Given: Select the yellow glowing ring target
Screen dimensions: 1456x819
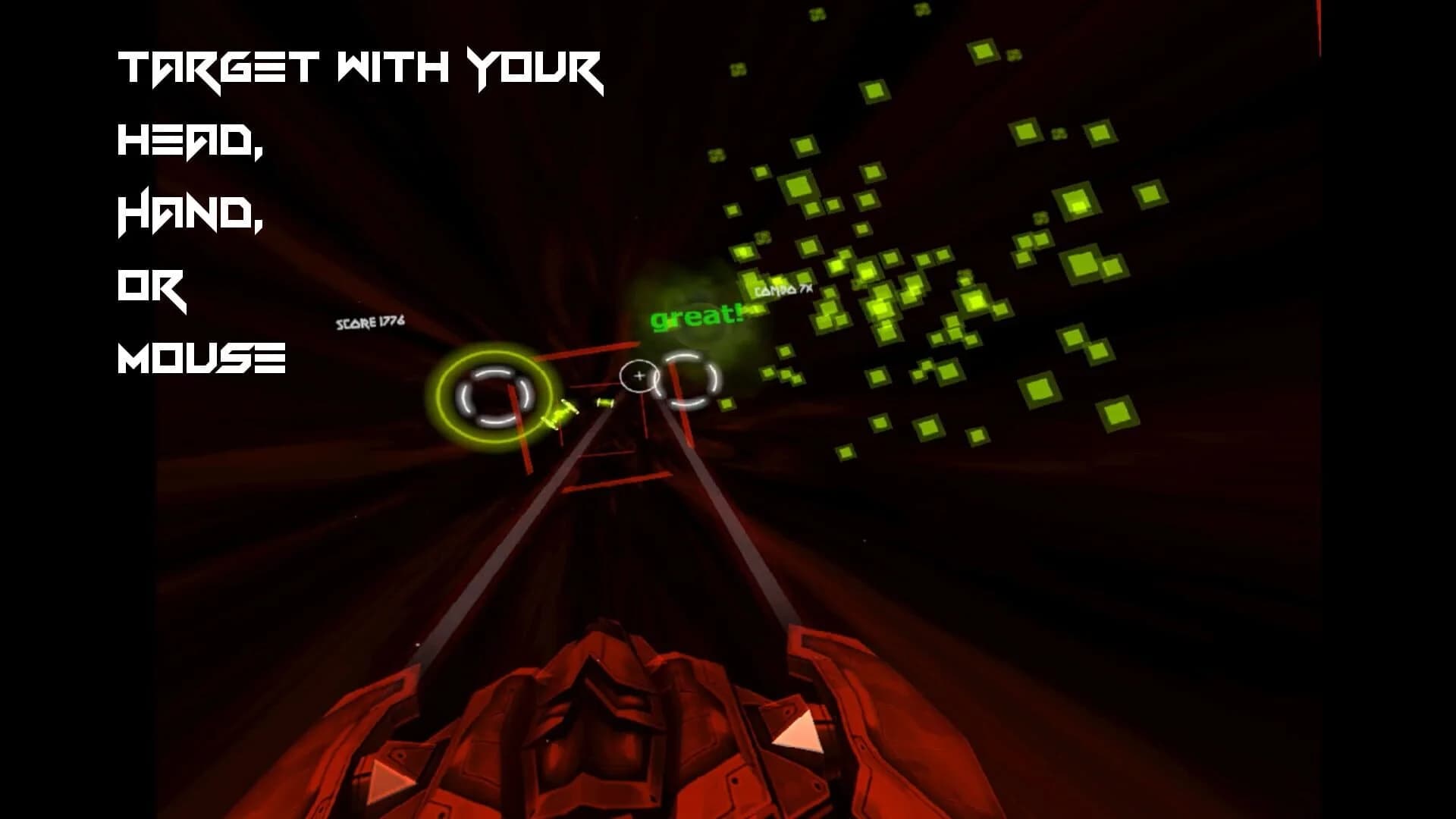Looking at the screenshot, I should tap(494, 394).
